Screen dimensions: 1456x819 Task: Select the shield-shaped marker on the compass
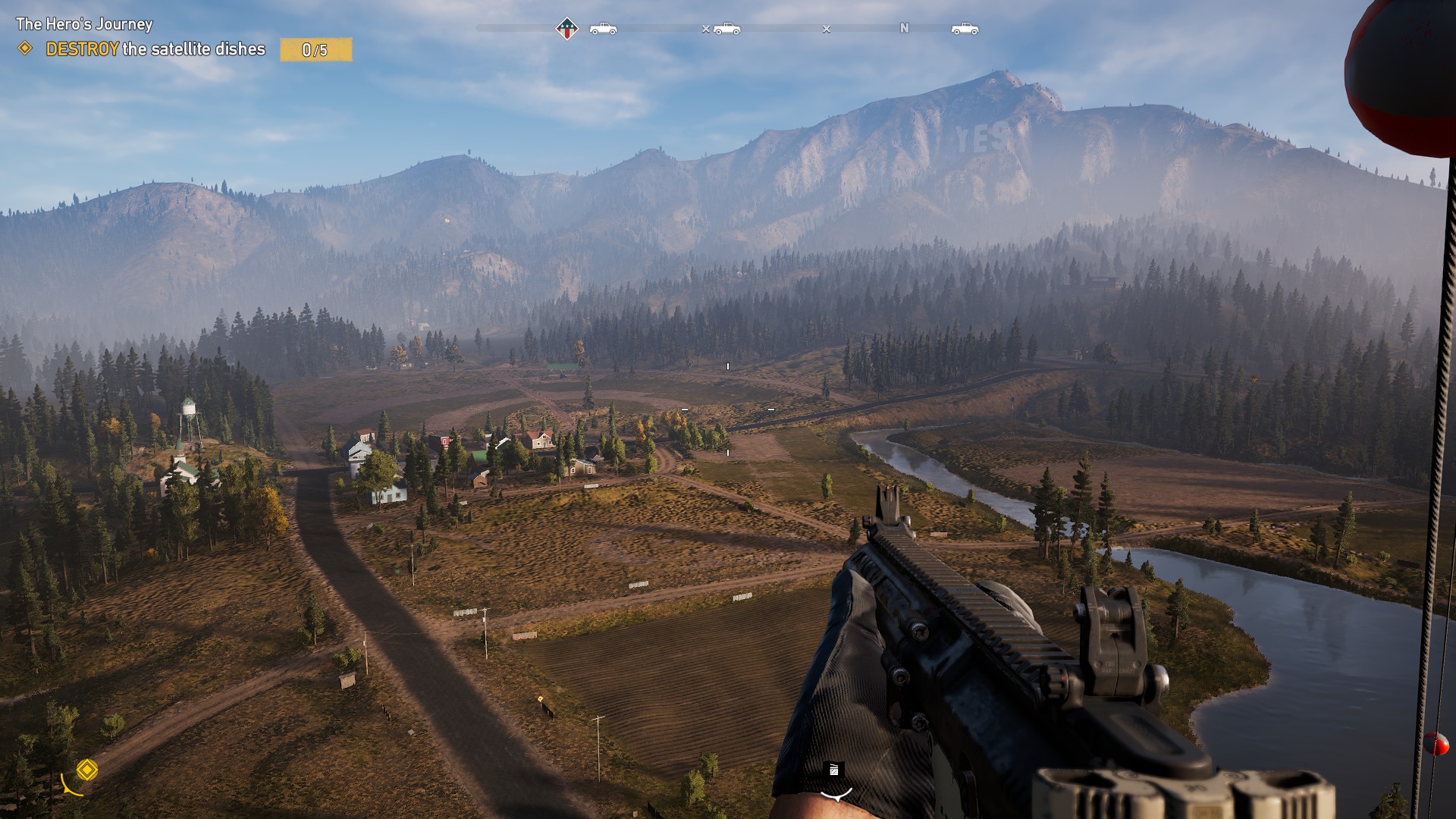click(x=566, y=29)
